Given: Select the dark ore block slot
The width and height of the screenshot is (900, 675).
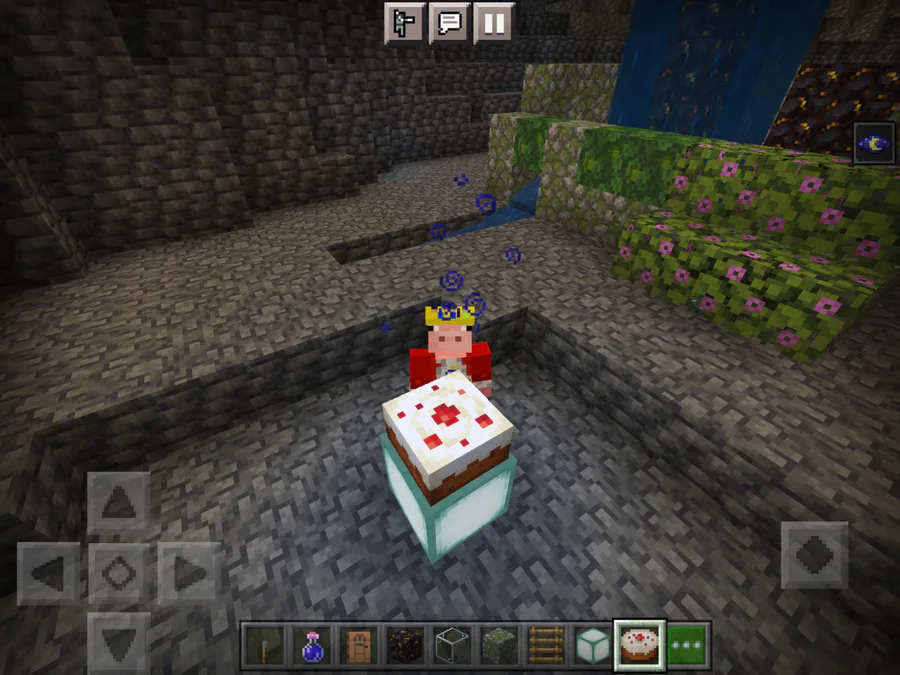Looking at the screenshot, I should pos(403,645).
